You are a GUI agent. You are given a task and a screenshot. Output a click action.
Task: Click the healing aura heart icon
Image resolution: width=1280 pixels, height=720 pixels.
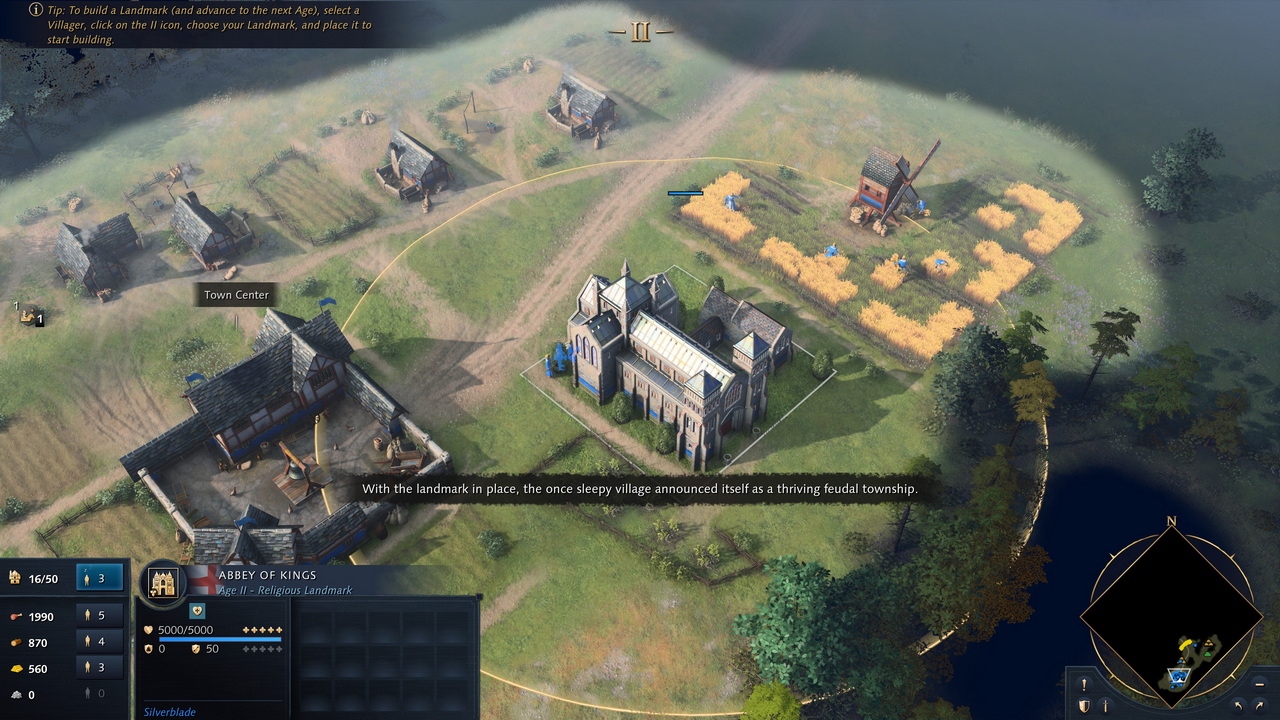(196, 611)
